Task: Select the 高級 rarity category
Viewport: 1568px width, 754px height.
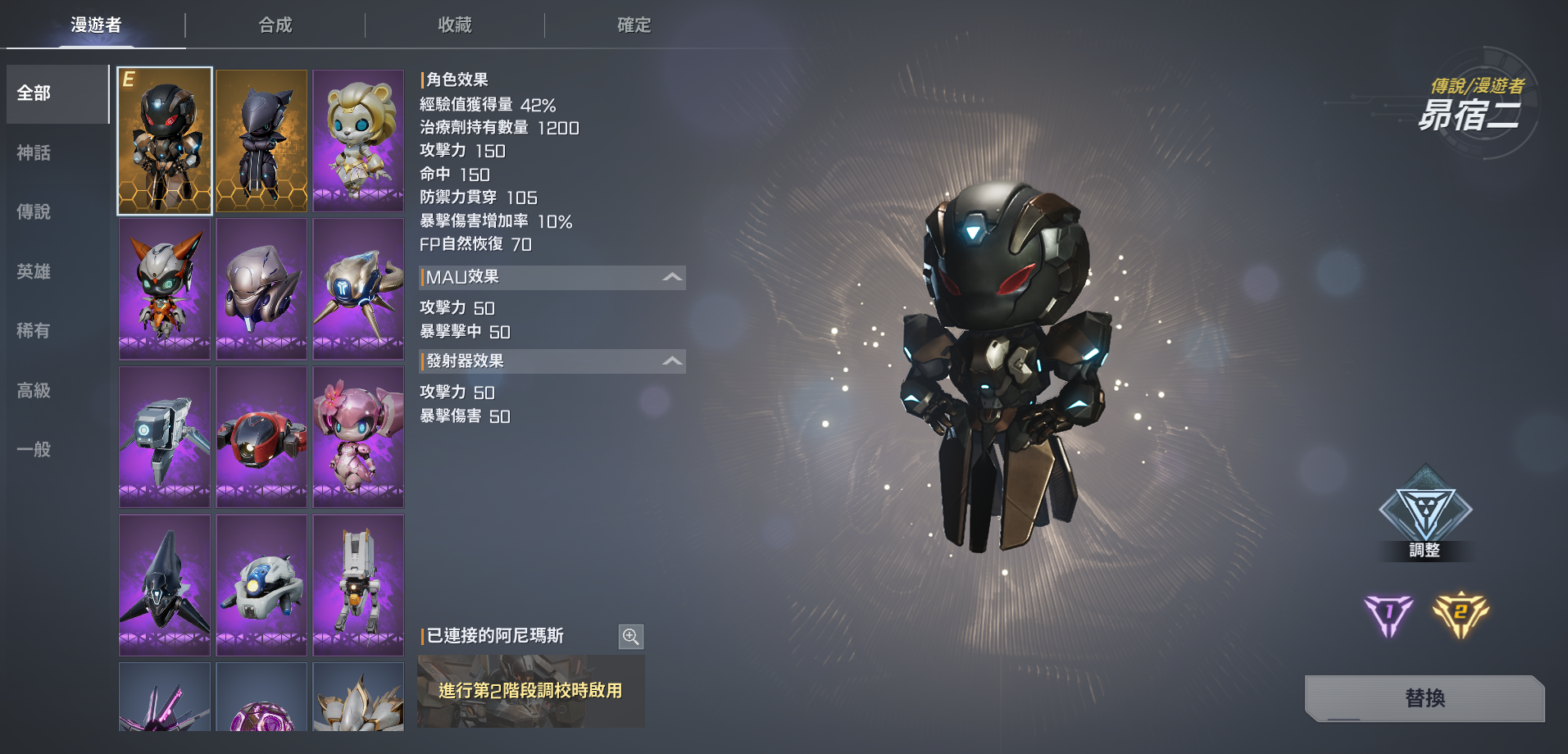Action: pos(34,391)
